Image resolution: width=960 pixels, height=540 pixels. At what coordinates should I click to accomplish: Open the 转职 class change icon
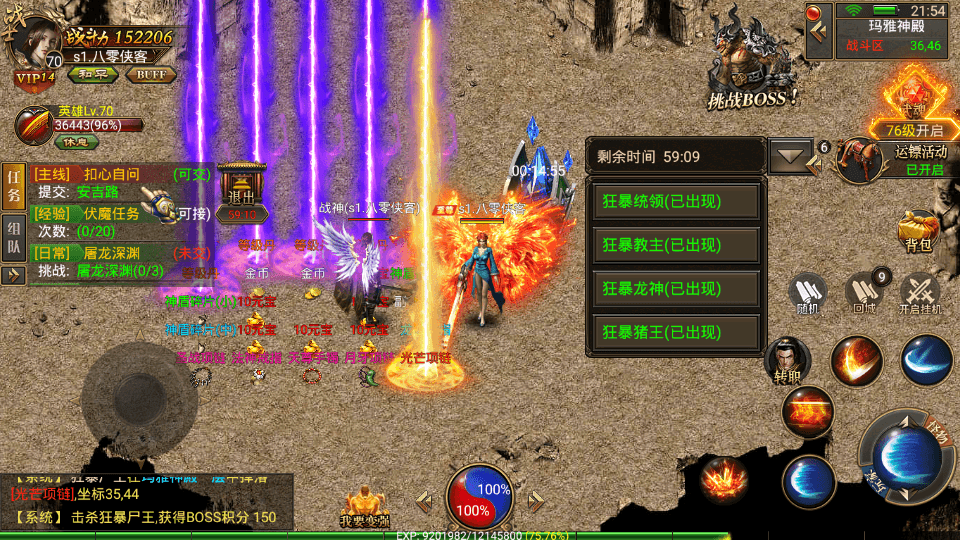[x=787, y=362]
